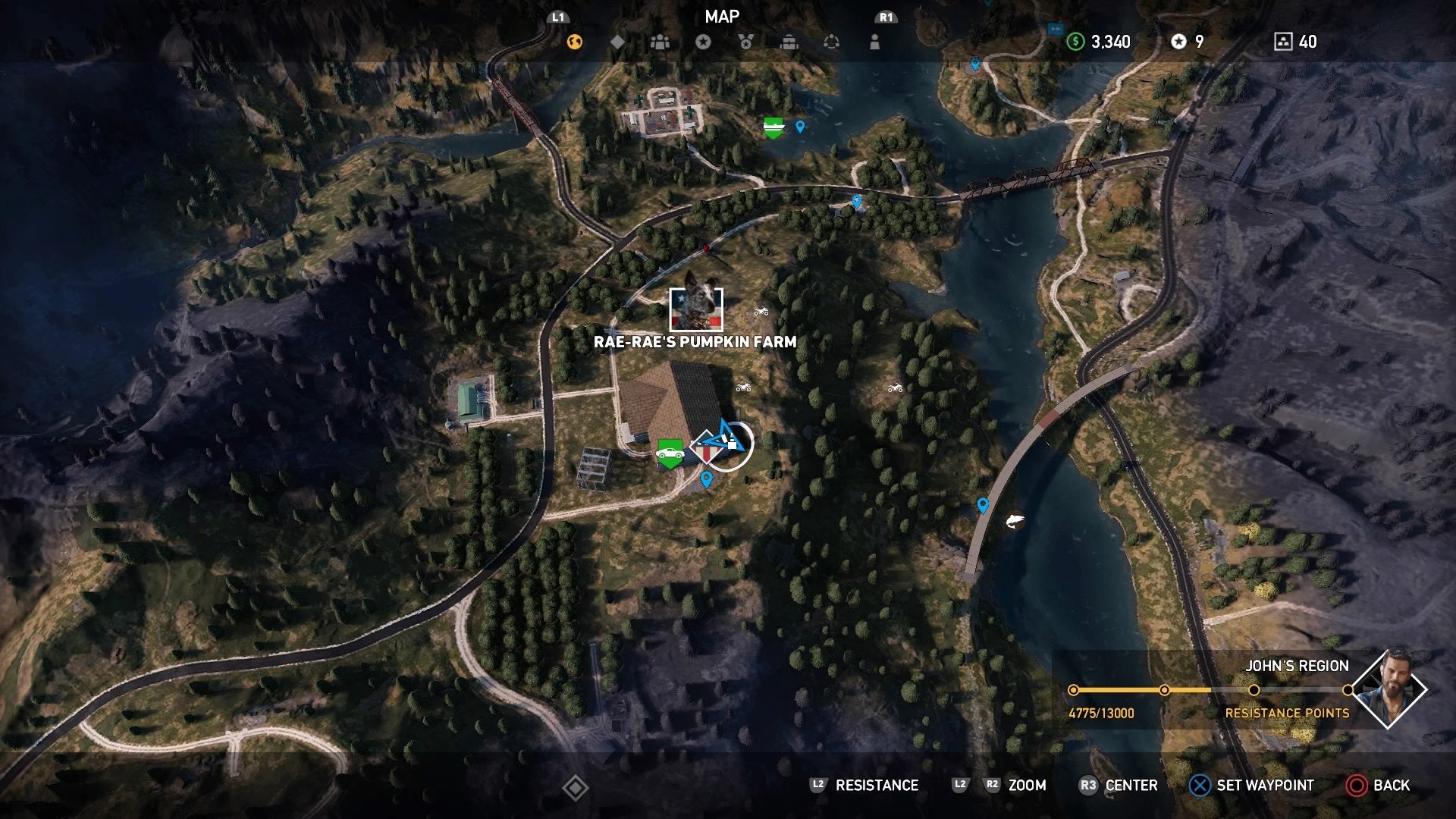Open the squad co-op filter icon
This screenshot has height=819, width=1456.
[660, 42]
